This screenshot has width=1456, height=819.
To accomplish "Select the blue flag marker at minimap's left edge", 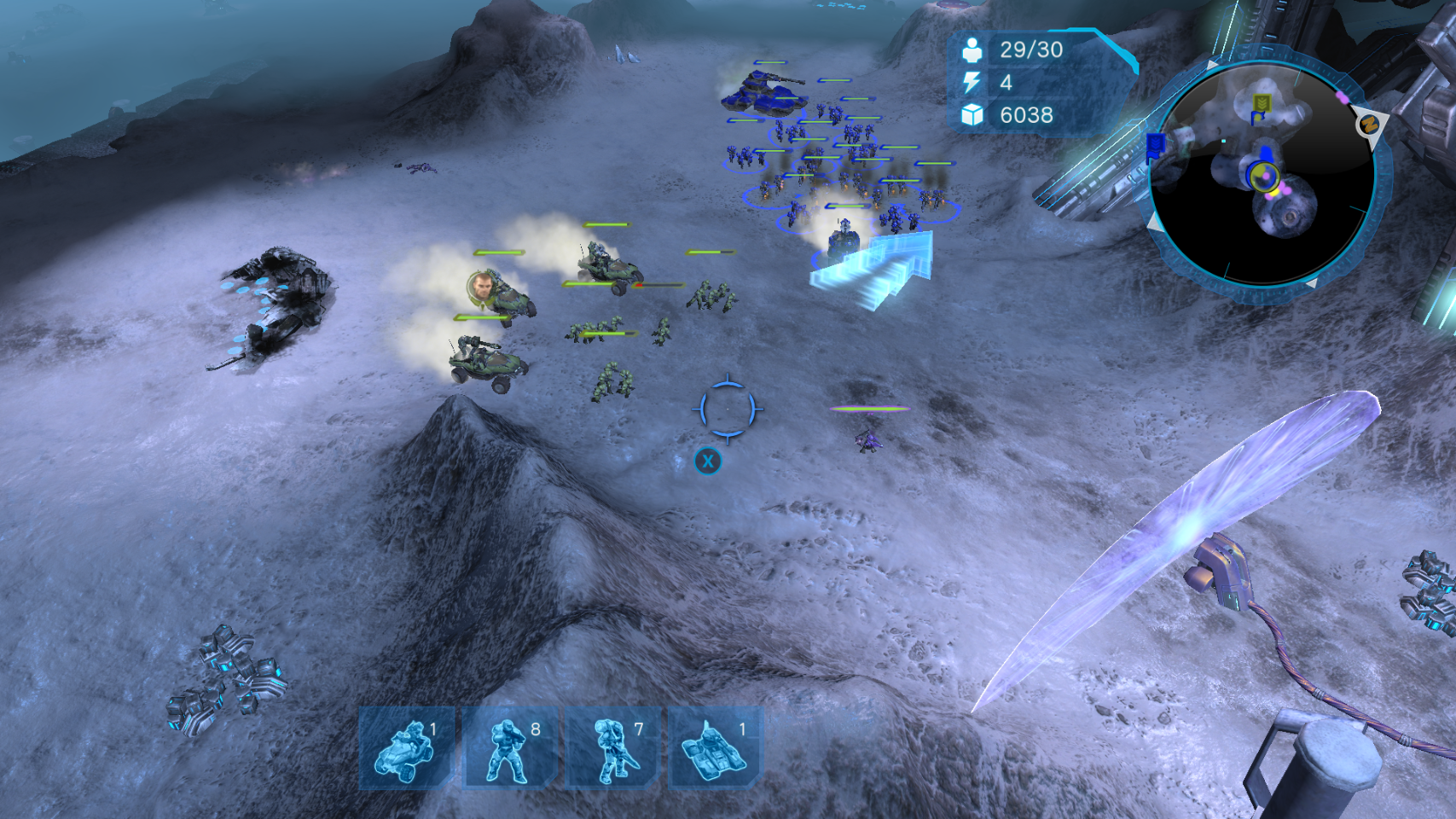I will click(1156, 144).
